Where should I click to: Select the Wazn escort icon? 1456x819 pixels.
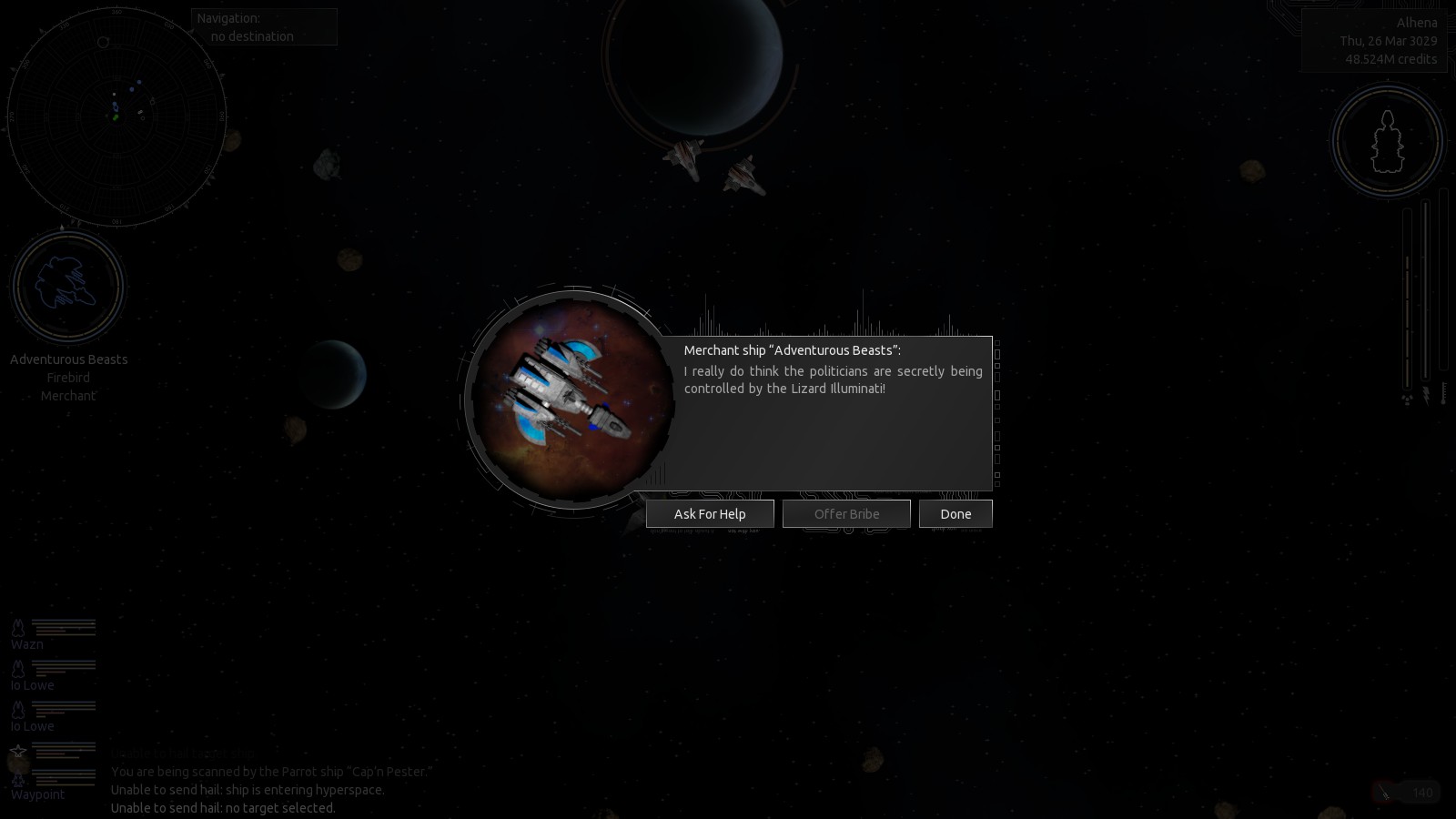(x=17, y=627)
